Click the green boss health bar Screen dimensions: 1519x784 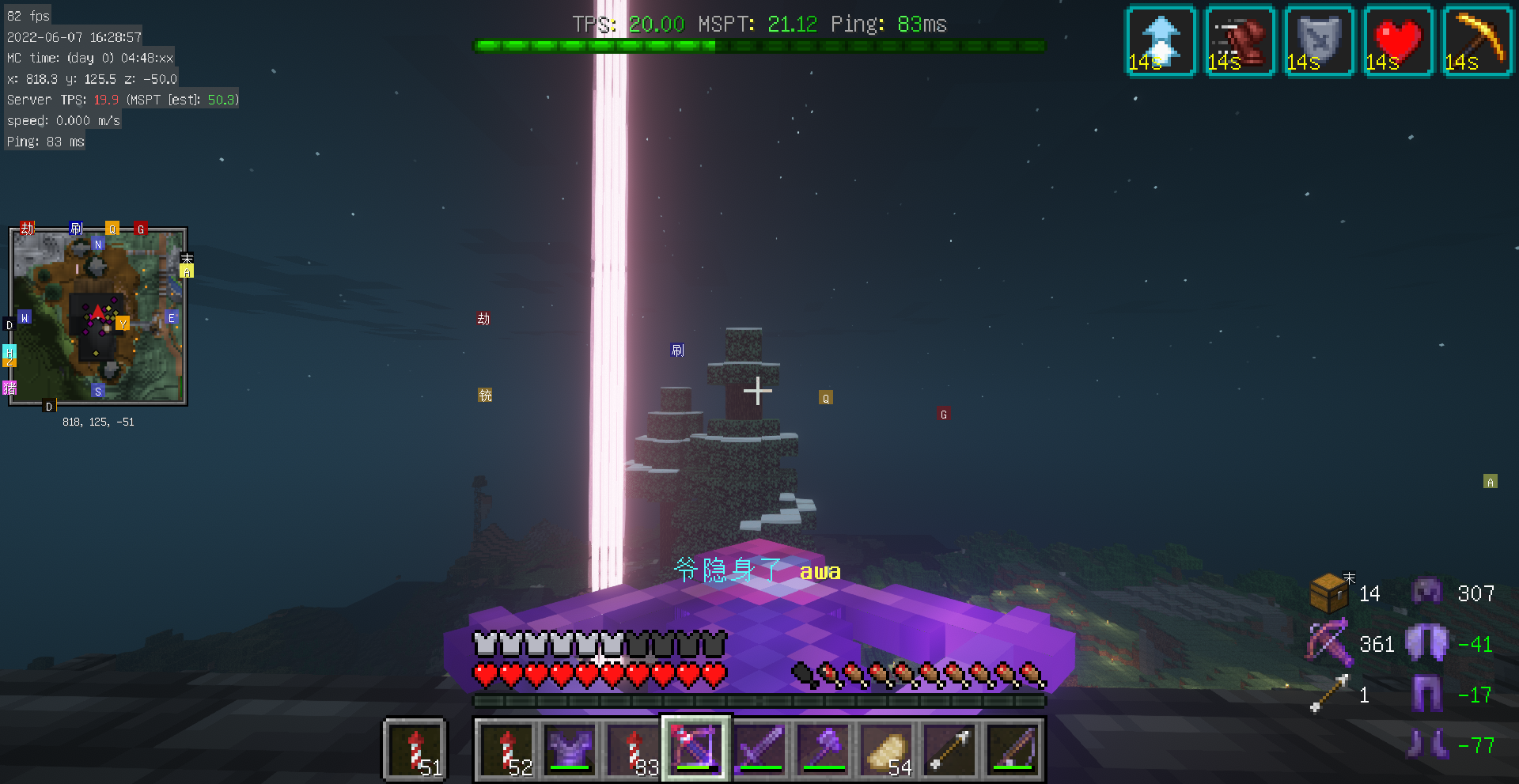(759, 46)
